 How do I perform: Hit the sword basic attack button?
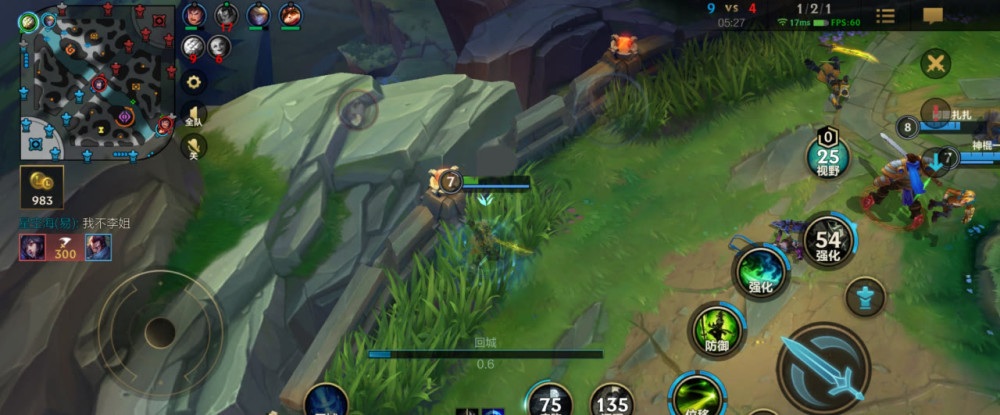(822, 367)
